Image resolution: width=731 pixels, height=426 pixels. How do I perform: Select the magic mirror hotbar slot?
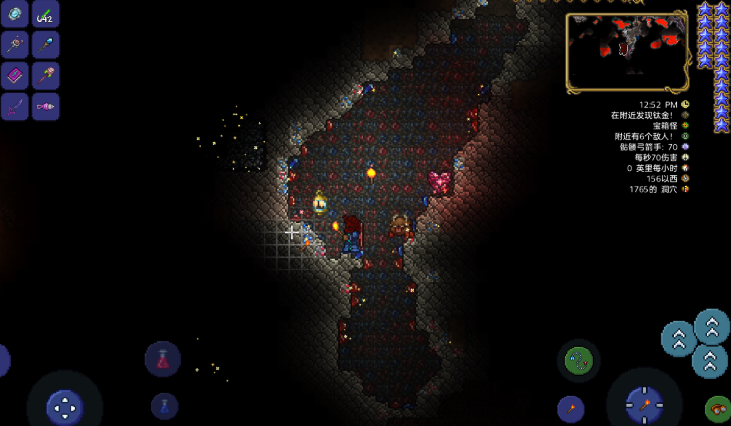(15, 14)
